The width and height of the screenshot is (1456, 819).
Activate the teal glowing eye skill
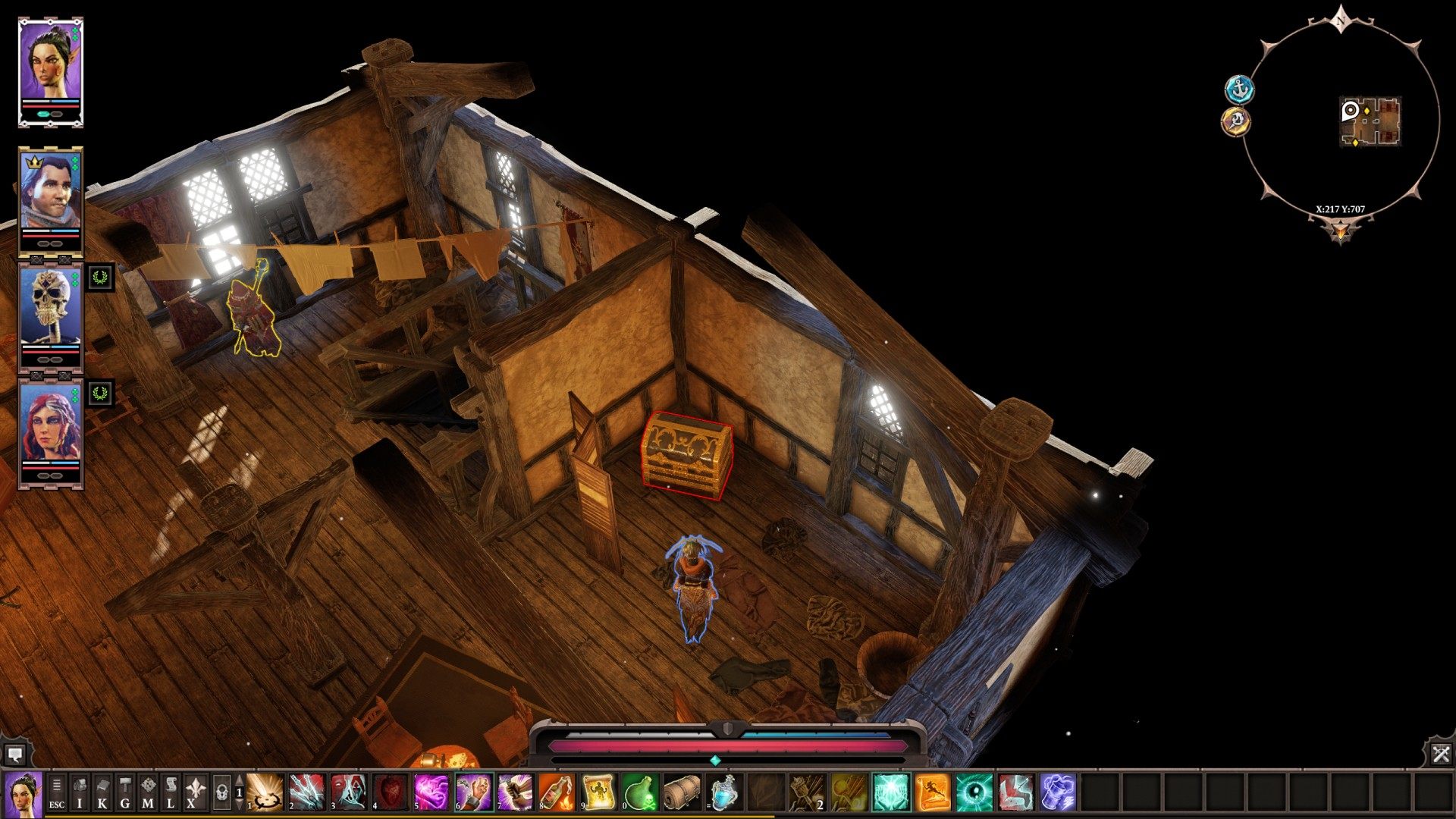pyautogui.click(x=974, y=793)
